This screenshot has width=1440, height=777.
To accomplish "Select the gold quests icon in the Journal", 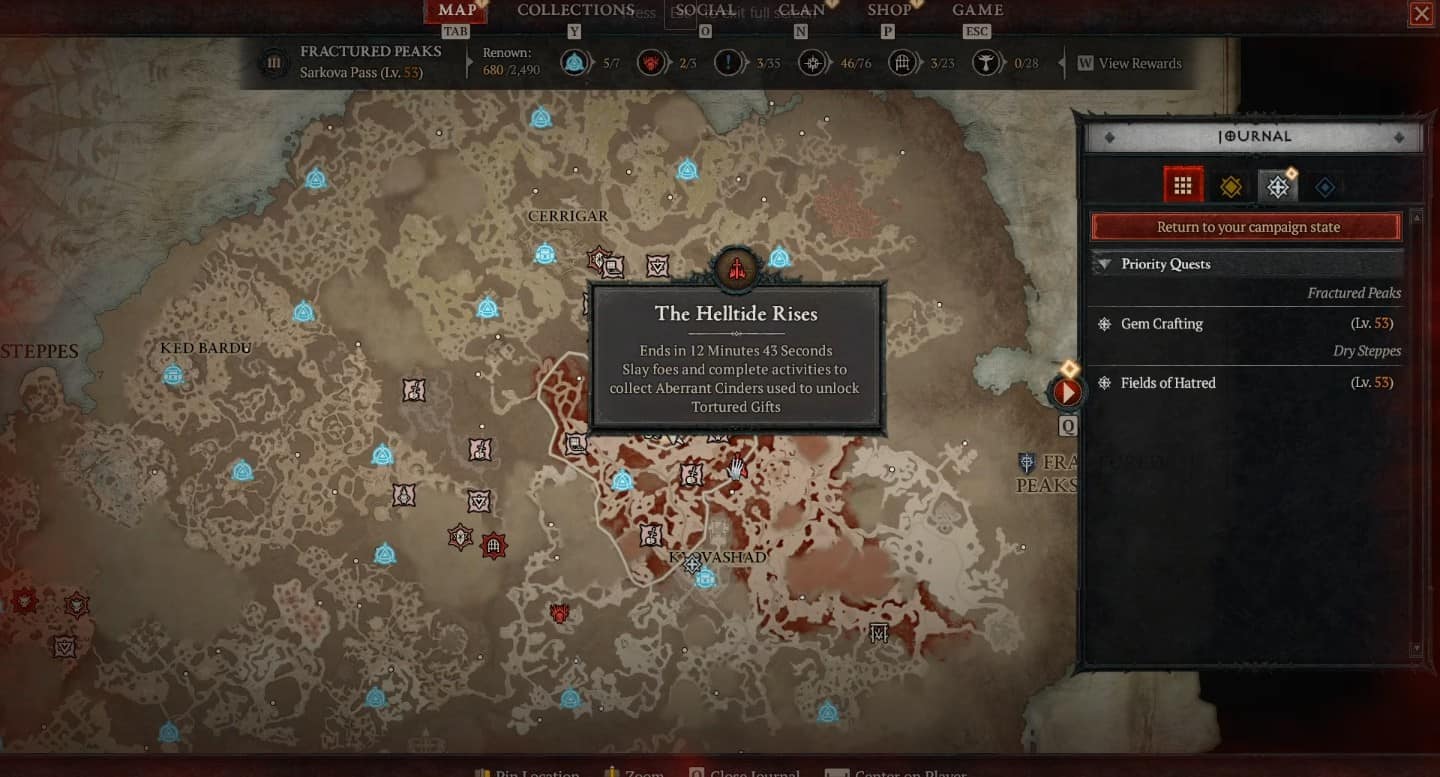I will [x=1231, y=185].
